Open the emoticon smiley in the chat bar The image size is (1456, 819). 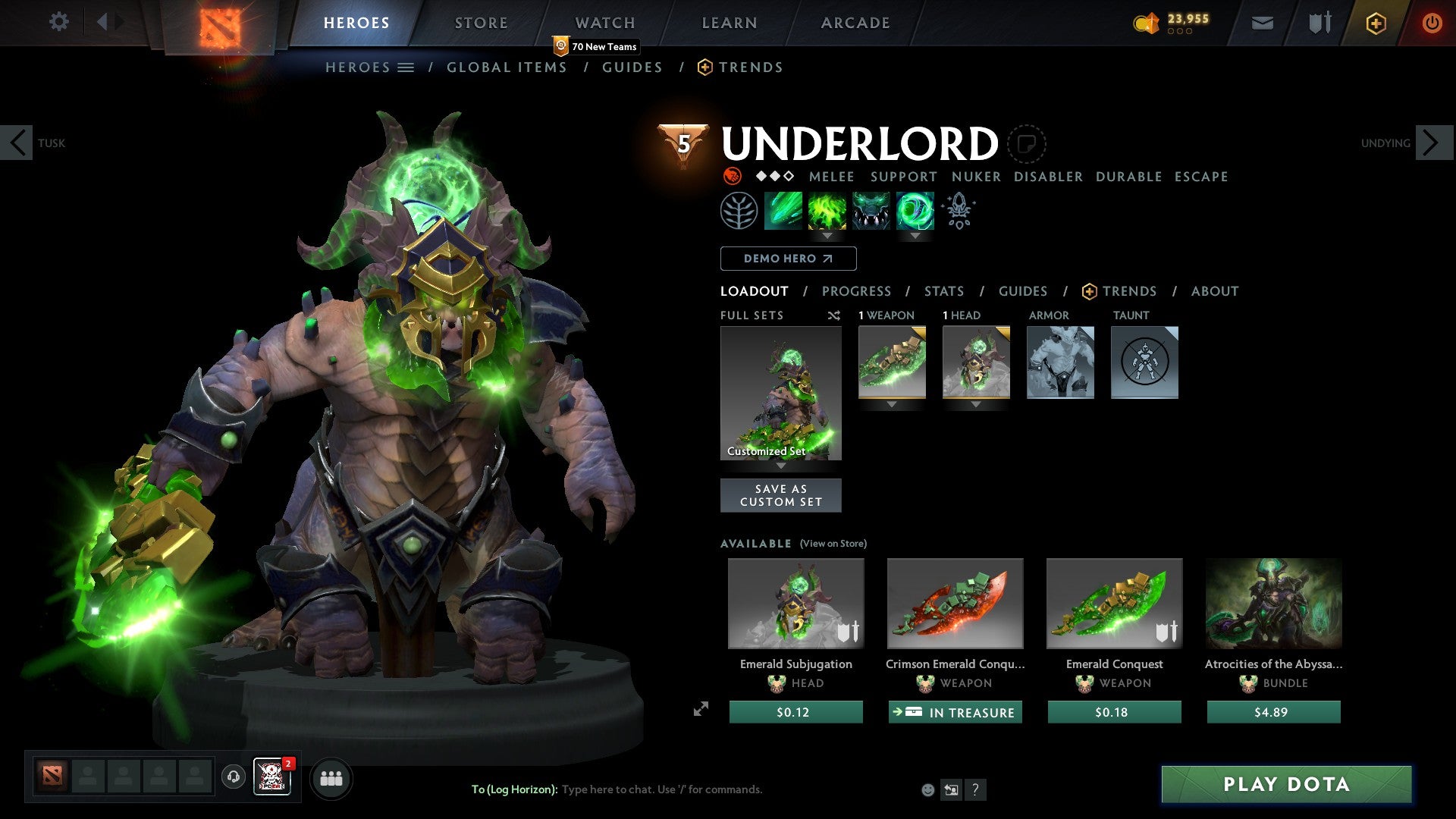[928, 789]
